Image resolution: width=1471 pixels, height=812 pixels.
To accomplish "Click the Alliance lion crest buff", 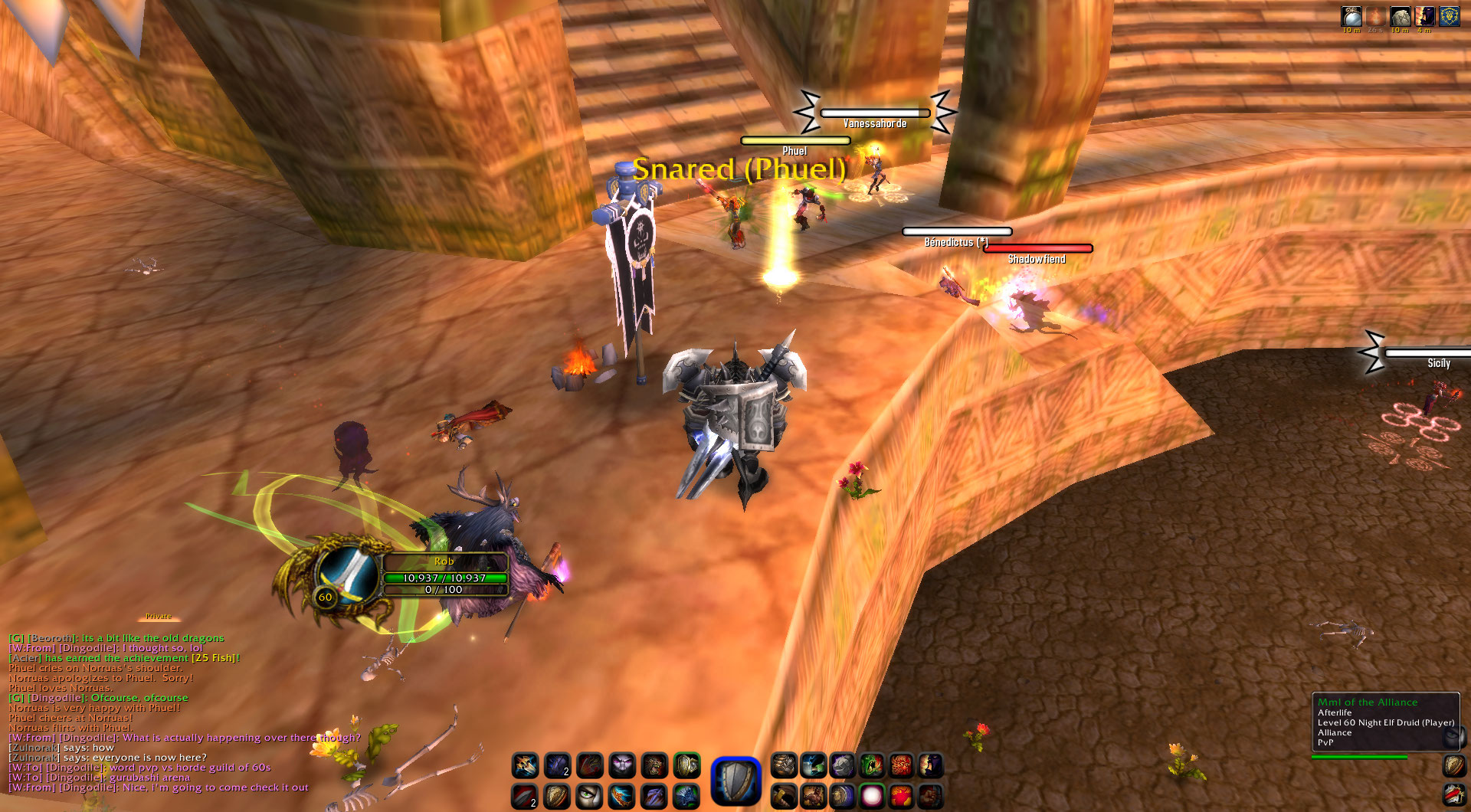I will [1449, 17].
